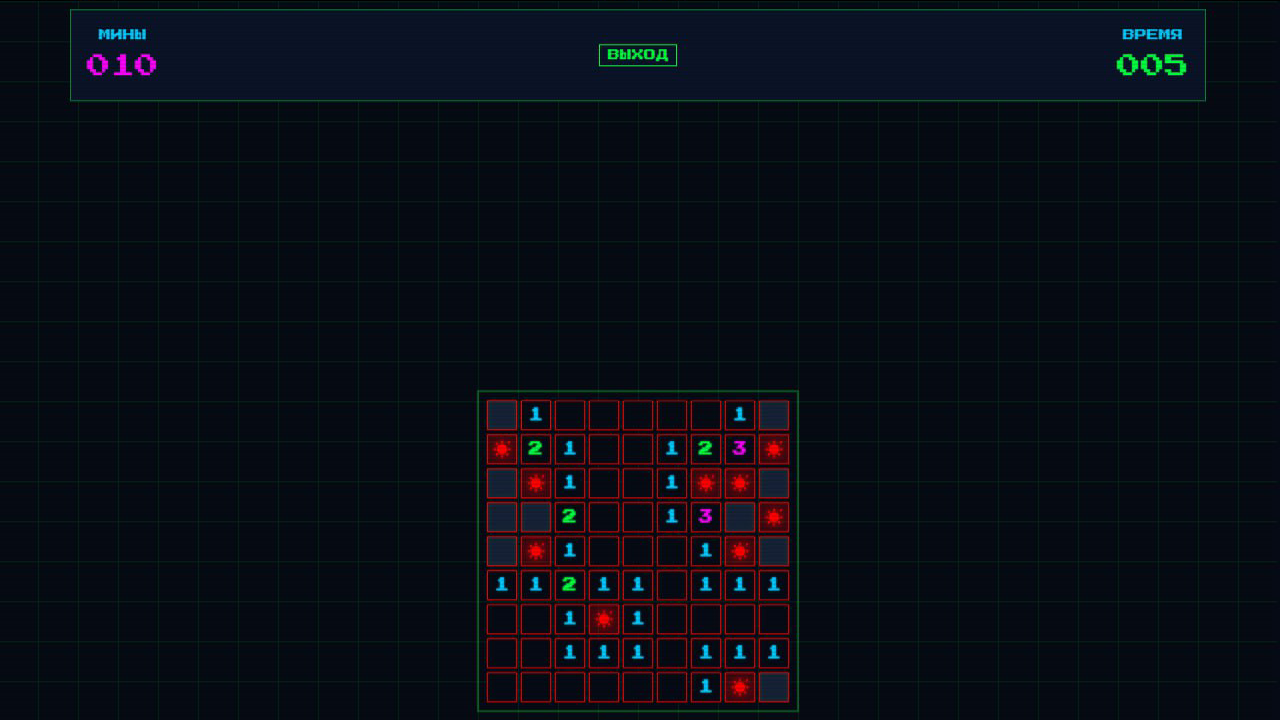Click the left mine of the mine pair in row three
The width and height of the screenshot is (1280, 720).
tap(705, 483)
